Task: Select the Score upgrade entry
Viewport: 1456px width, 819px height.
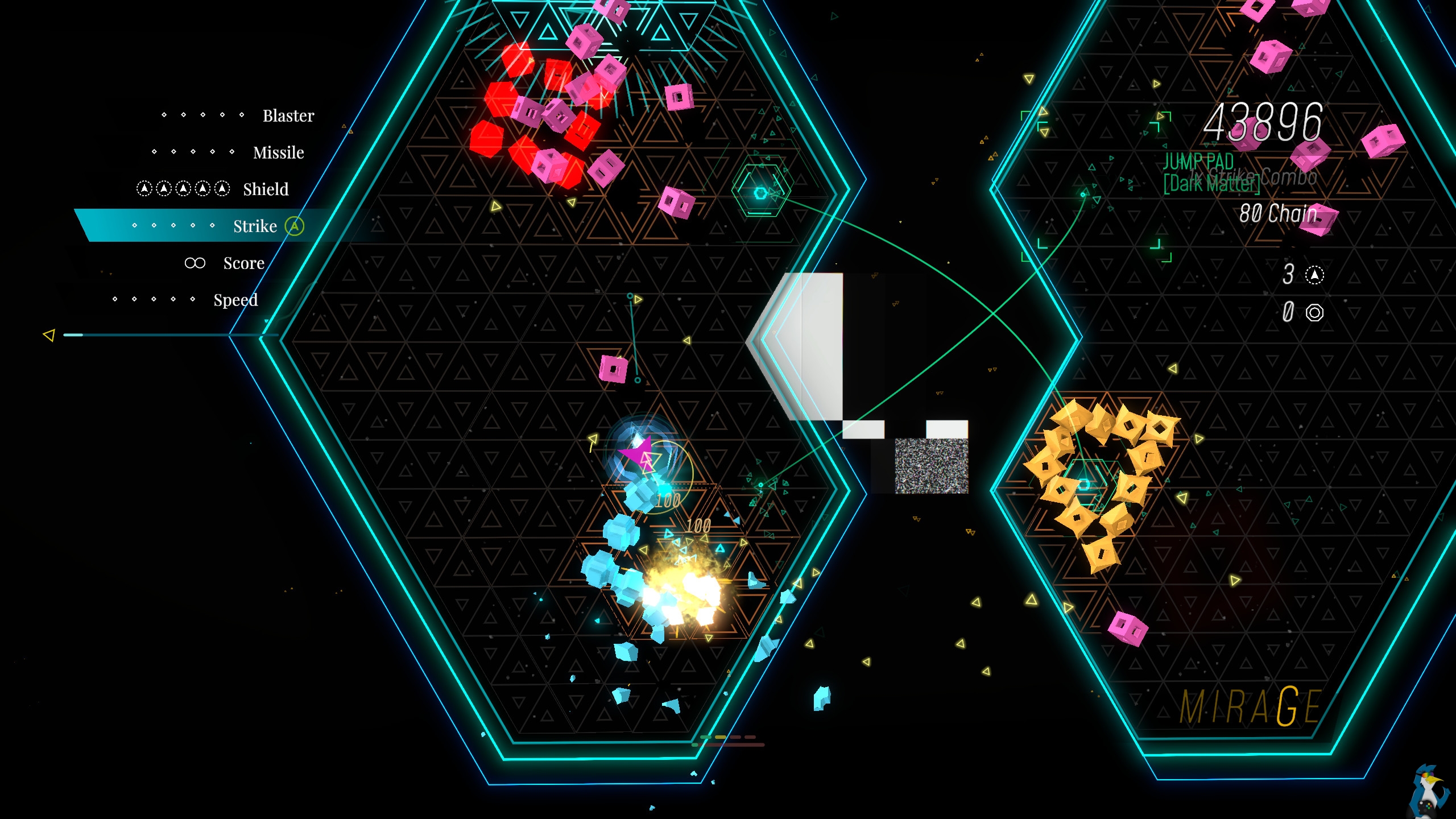Action: pyautogui.click(x=243, y=263)
